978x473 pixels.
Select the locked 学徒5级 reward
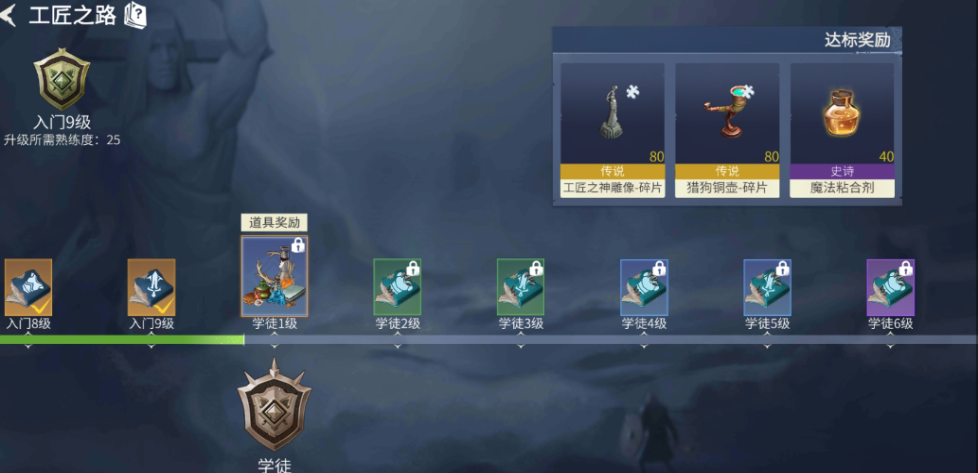click(767, 287)
